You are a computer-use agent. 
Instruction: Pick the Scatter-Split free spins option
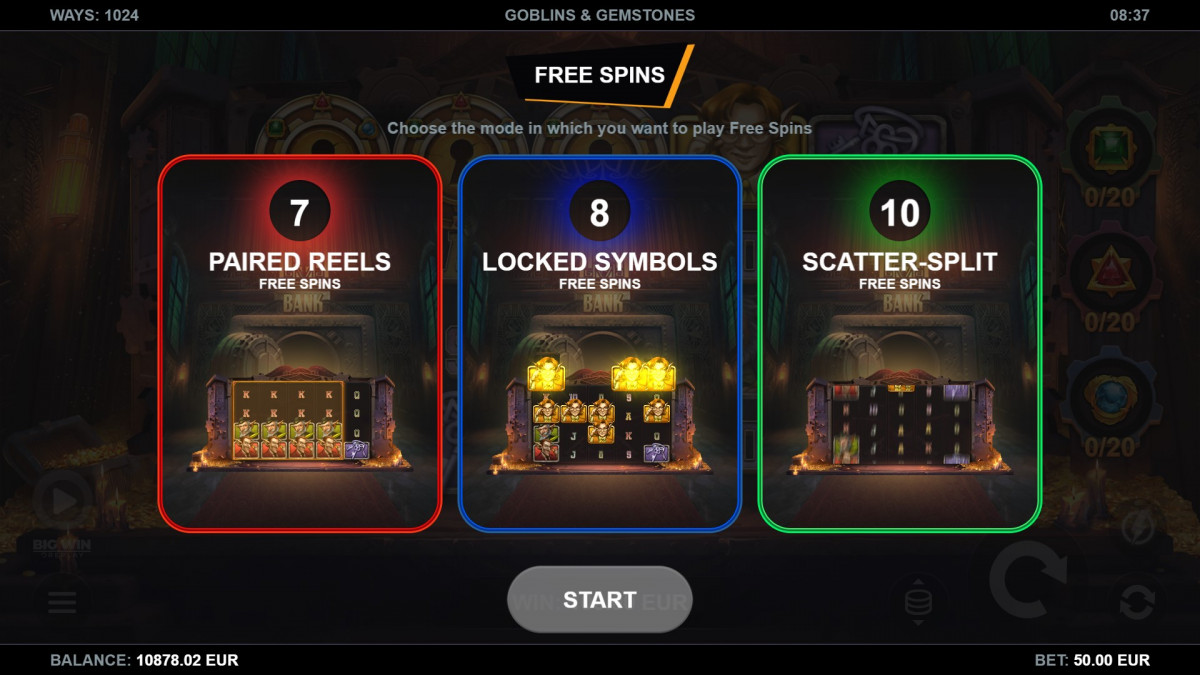(x=900, y=342)
